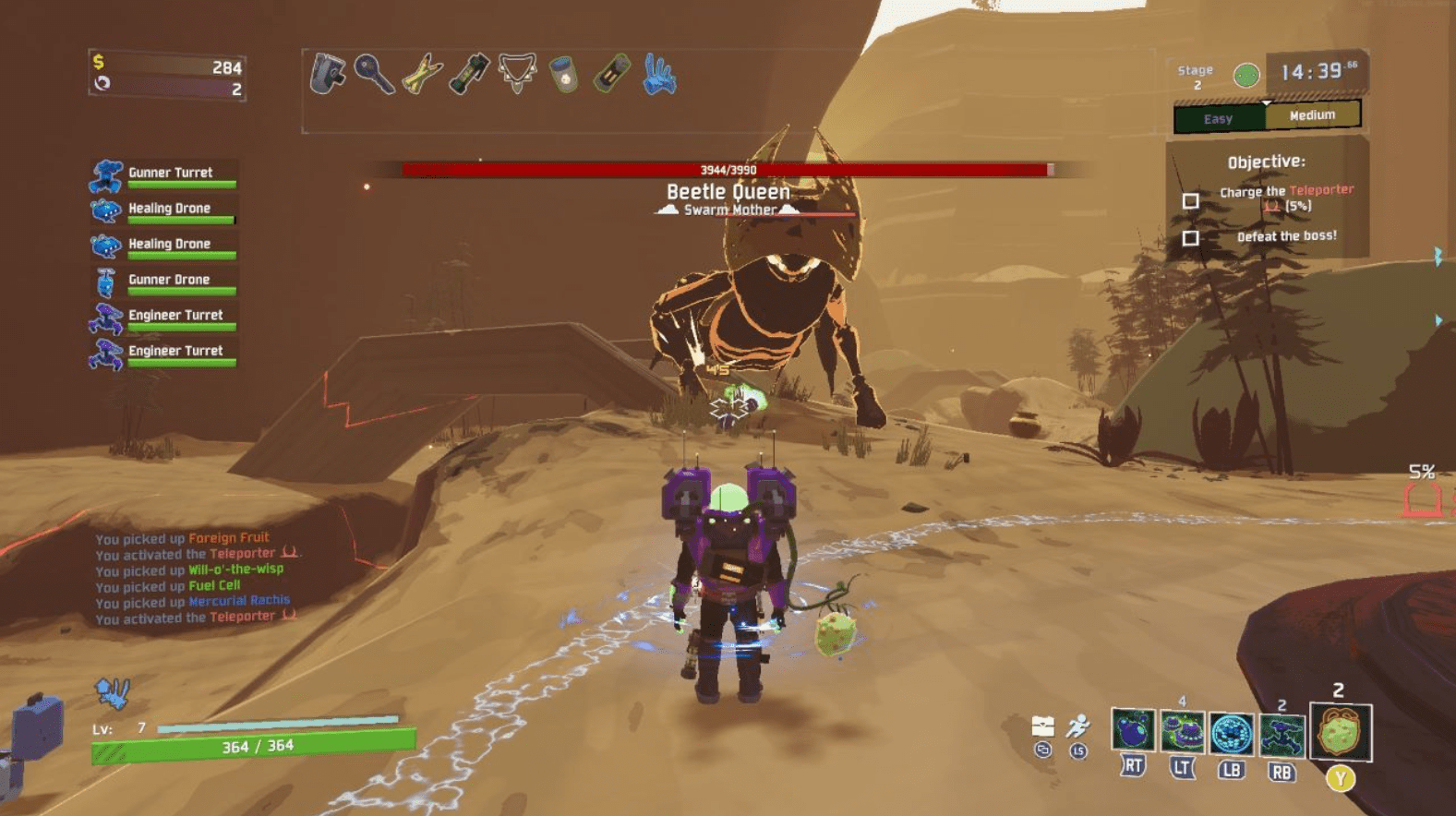The image size is (1456, 816).
Task: Activate the Pressure Mines skill icon
Action: click(1182, 732)
